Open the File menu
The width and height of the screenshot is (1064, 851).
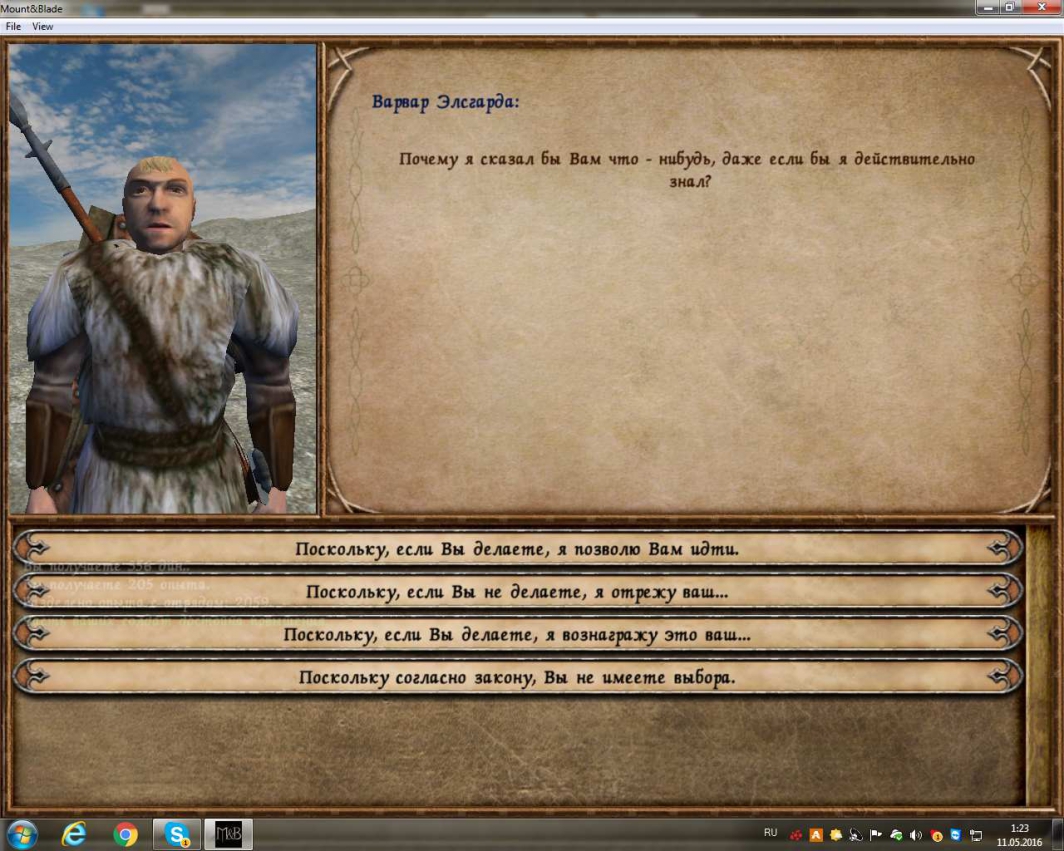tap(13, 27)
